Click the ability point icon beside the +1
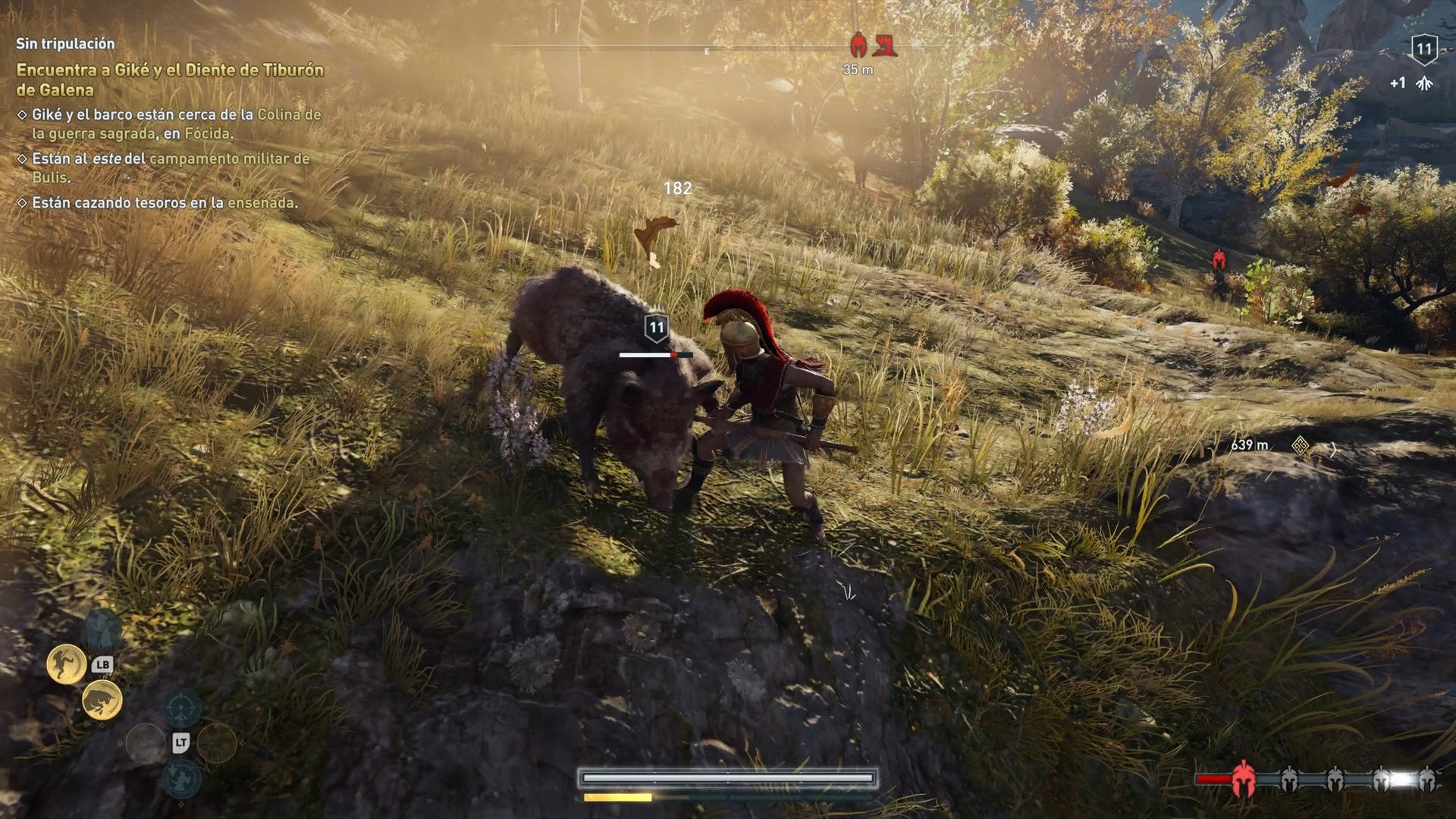 [x=1425, y=83]
